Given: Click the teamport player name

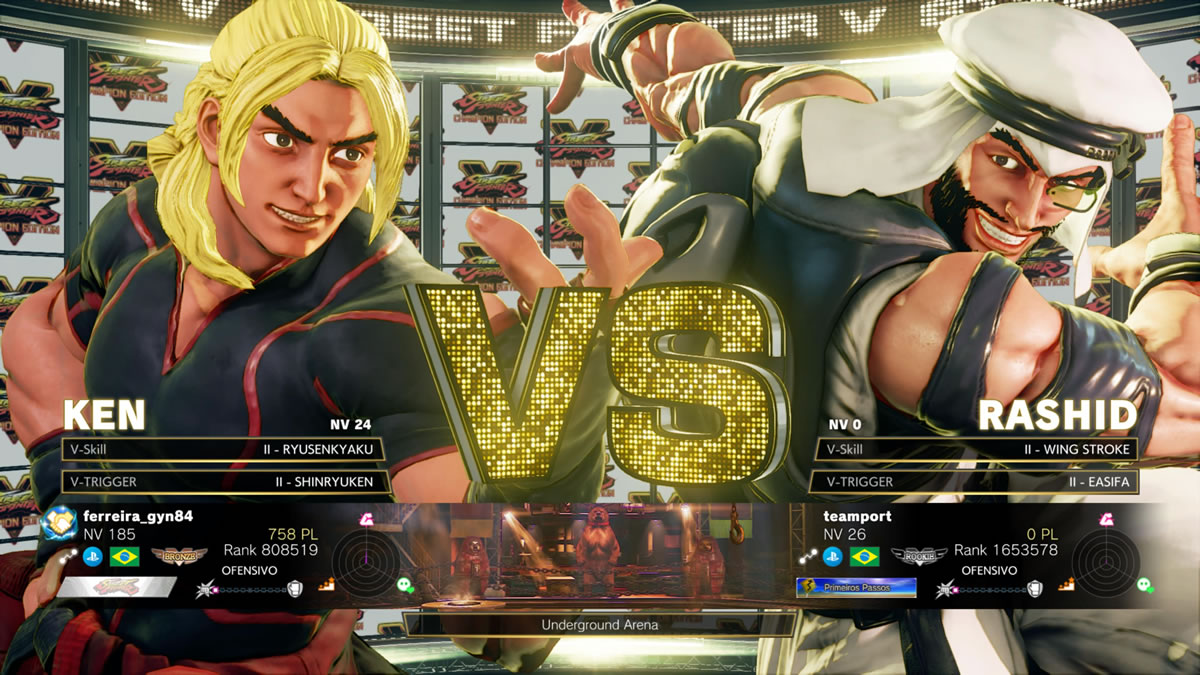Looking at the screenshot, I should tap(857, 516).
